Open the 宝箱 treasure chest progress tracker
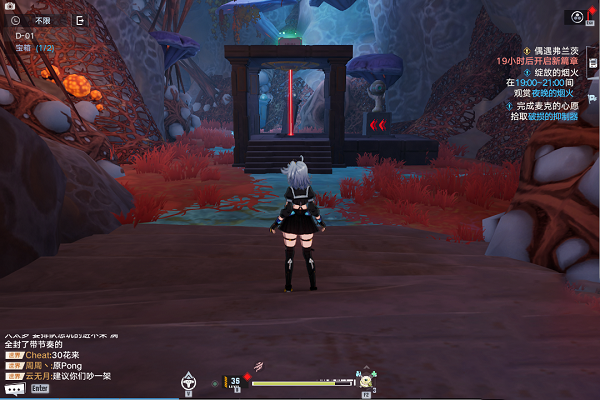 [x=33, y=47]
